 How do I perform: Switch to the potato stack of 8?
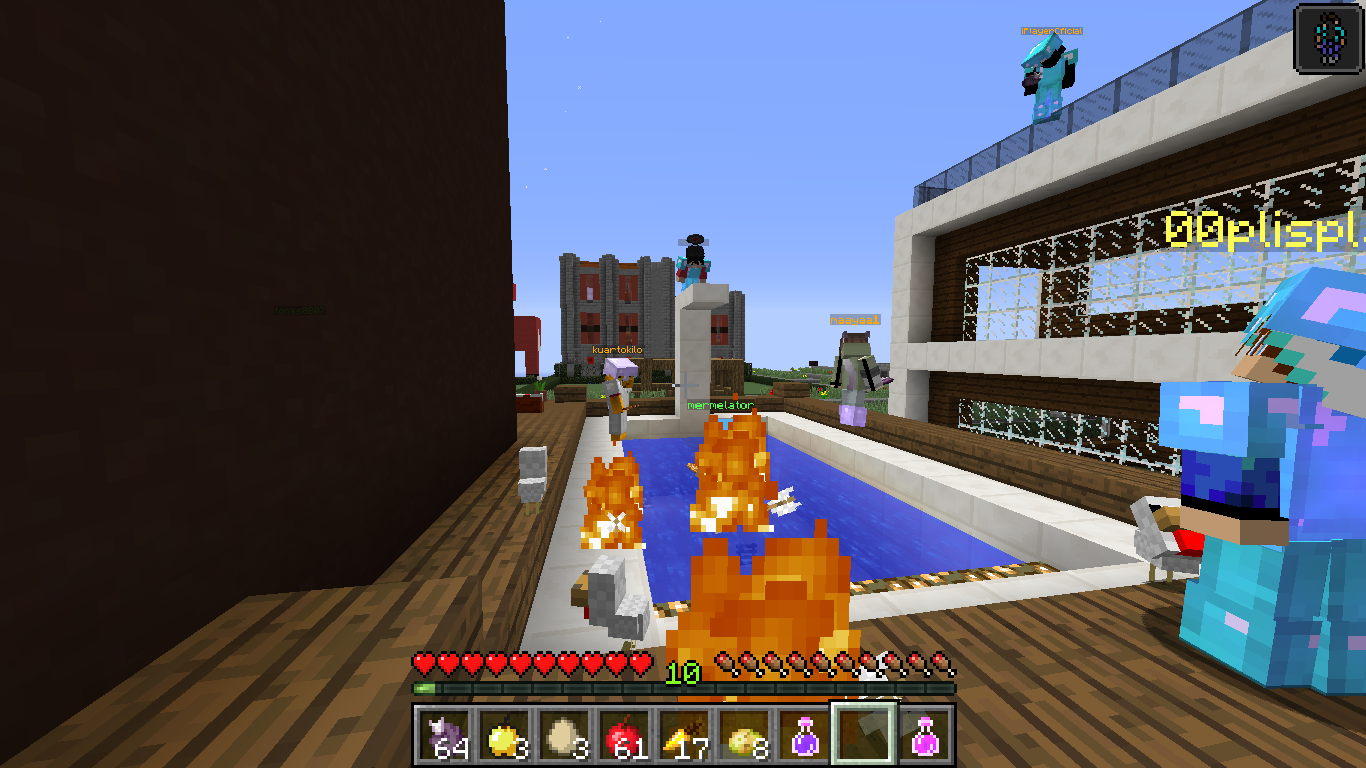[x=744, y=737]
